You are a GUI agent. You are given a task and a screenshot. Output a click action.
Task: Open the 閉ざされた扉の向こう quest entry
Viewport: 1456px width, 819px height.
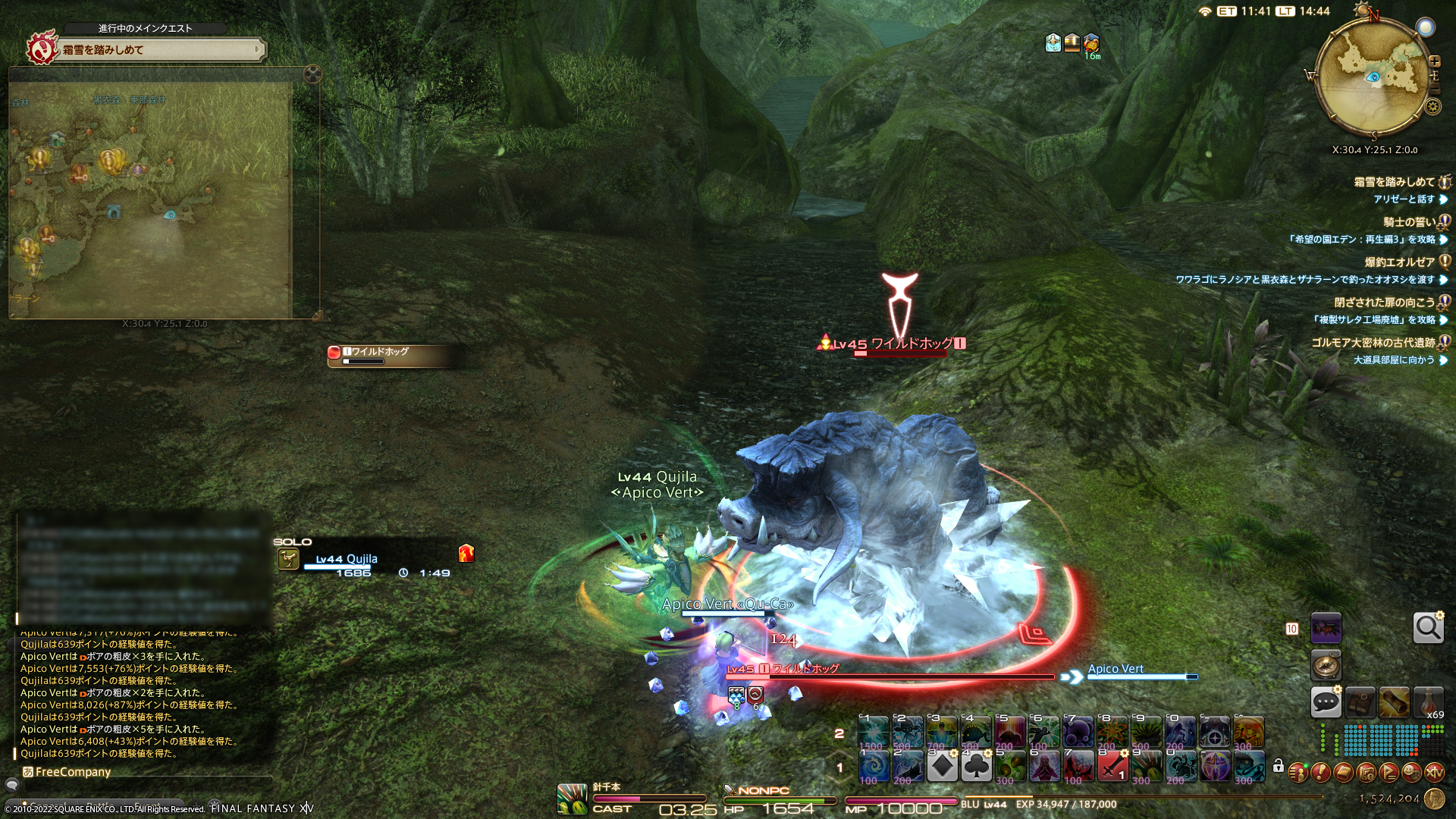[x=1384, y=303]
